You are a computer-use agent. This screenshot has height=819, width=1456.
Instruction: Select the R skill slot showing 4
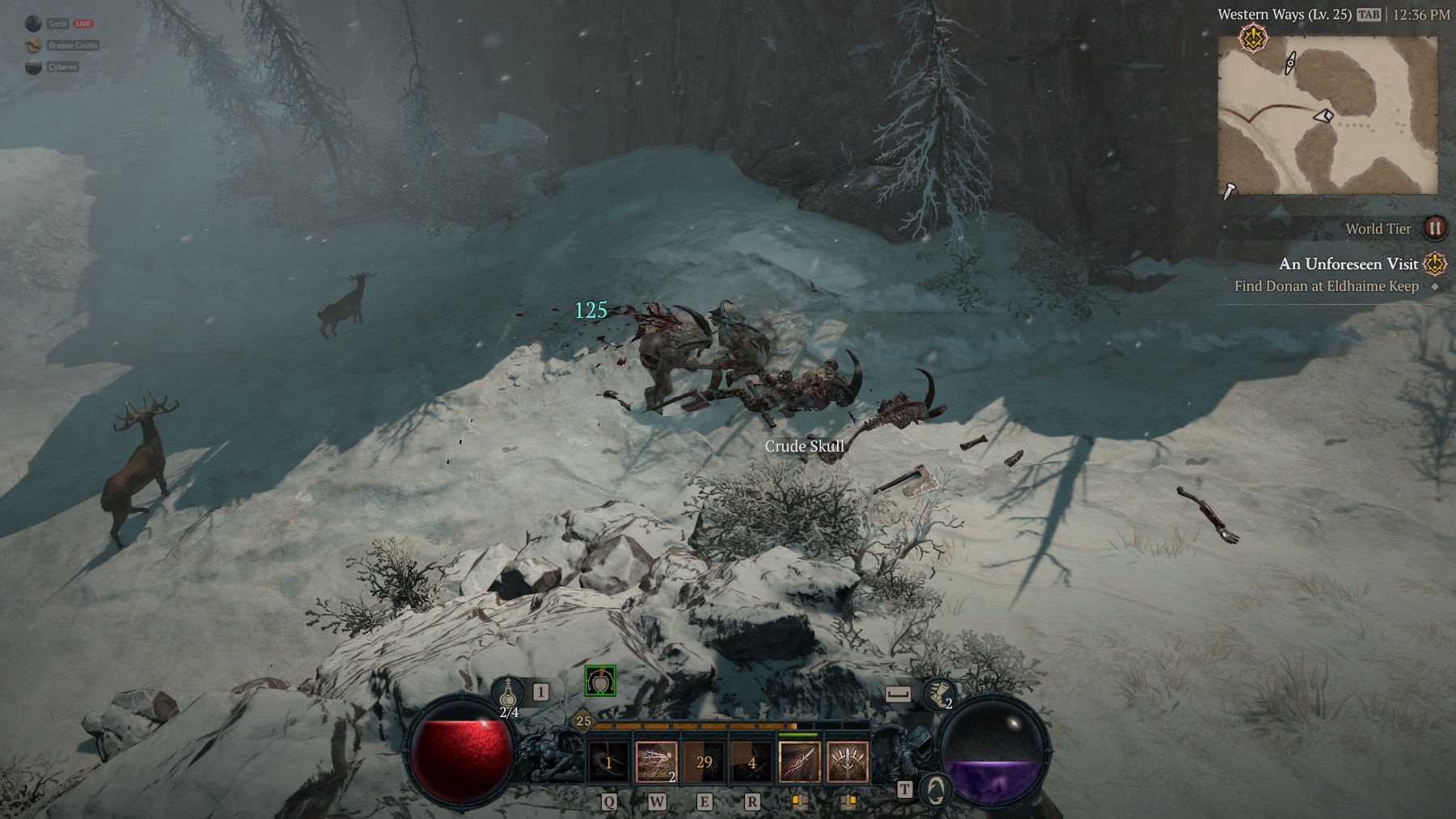coord(752,762)
